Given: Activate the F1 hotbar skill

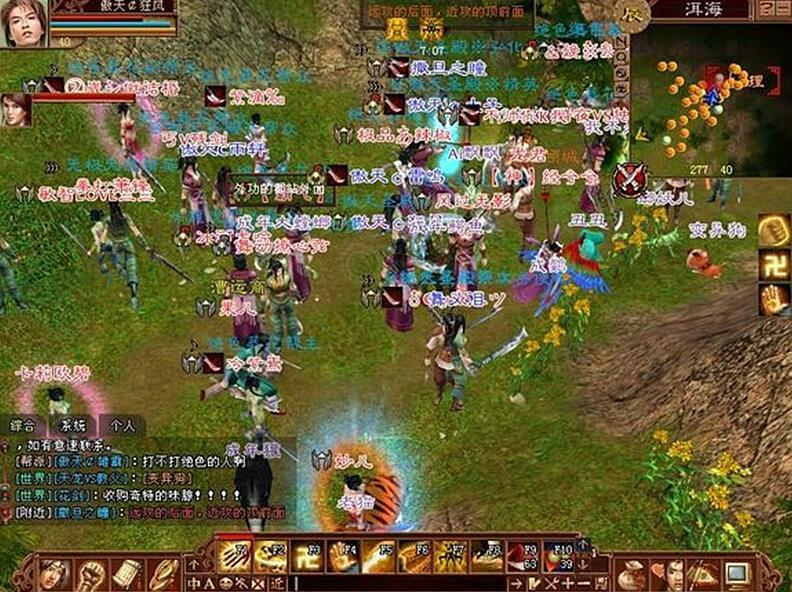Looking at the screenshot, I should (234, 555).
